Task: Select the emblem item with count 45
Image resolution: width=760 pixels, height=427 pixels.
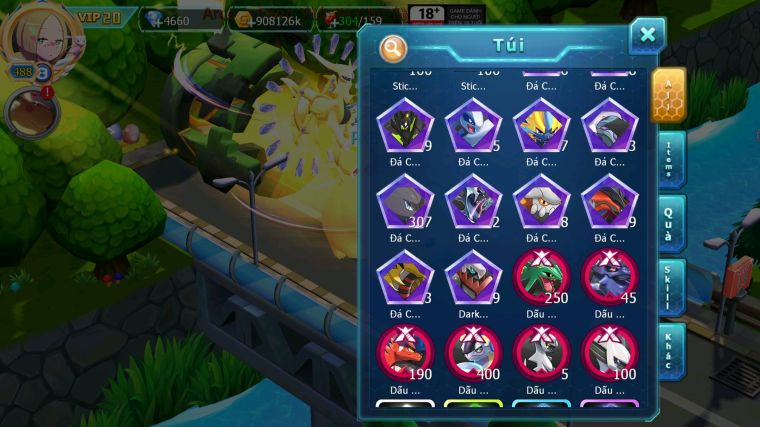Action: (609, 277)
